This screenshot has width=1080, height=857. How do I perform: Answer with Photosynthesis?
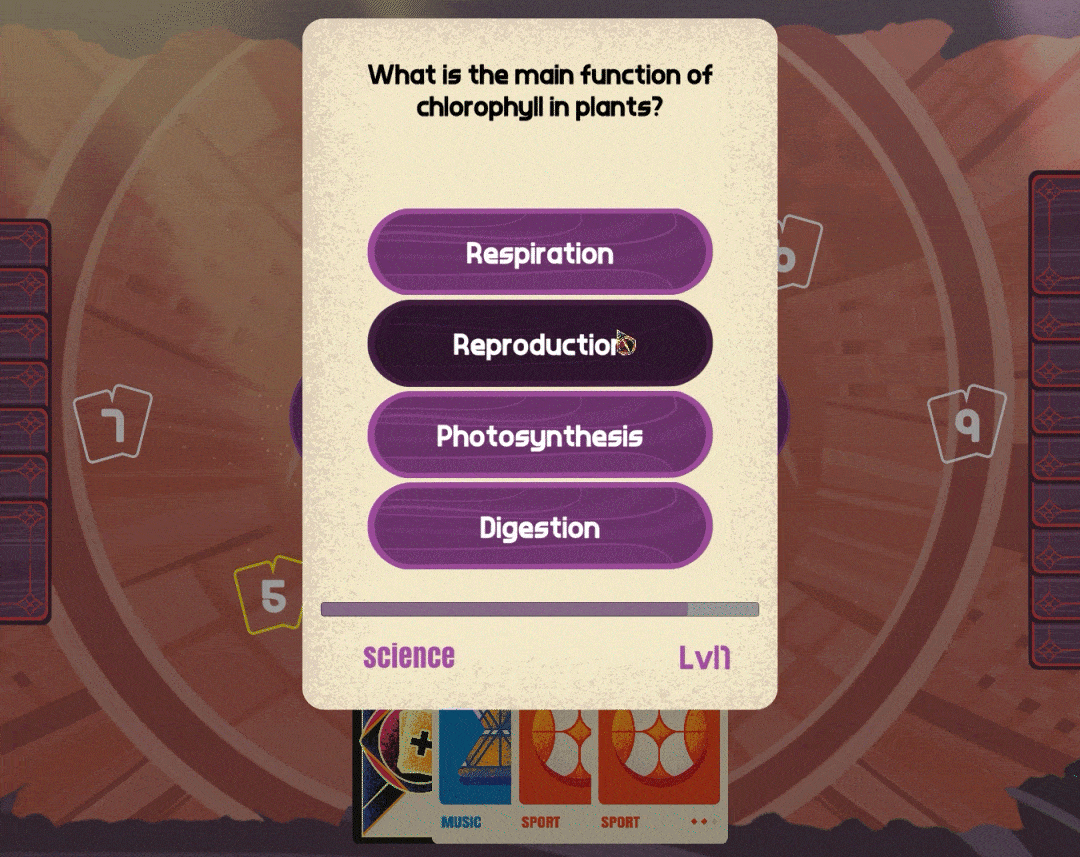click(539, 436)
